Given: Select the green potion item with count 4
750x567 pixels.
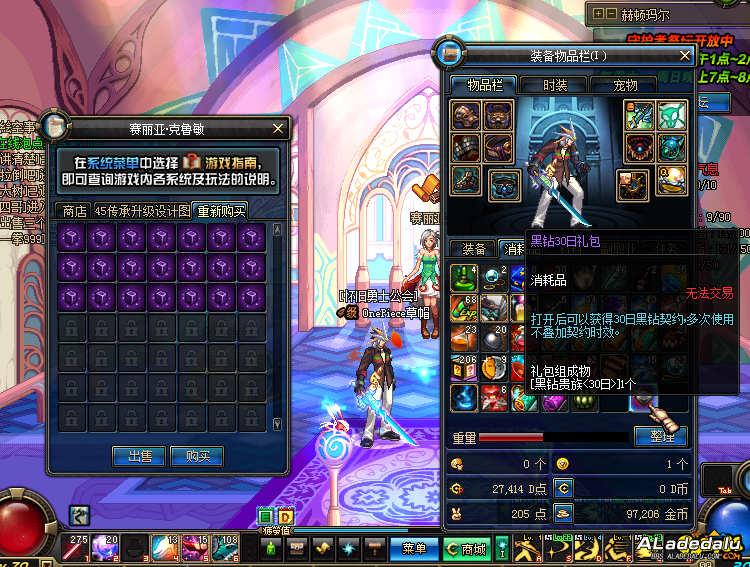Looking at the screenshot, I should (x=463, y=276).
